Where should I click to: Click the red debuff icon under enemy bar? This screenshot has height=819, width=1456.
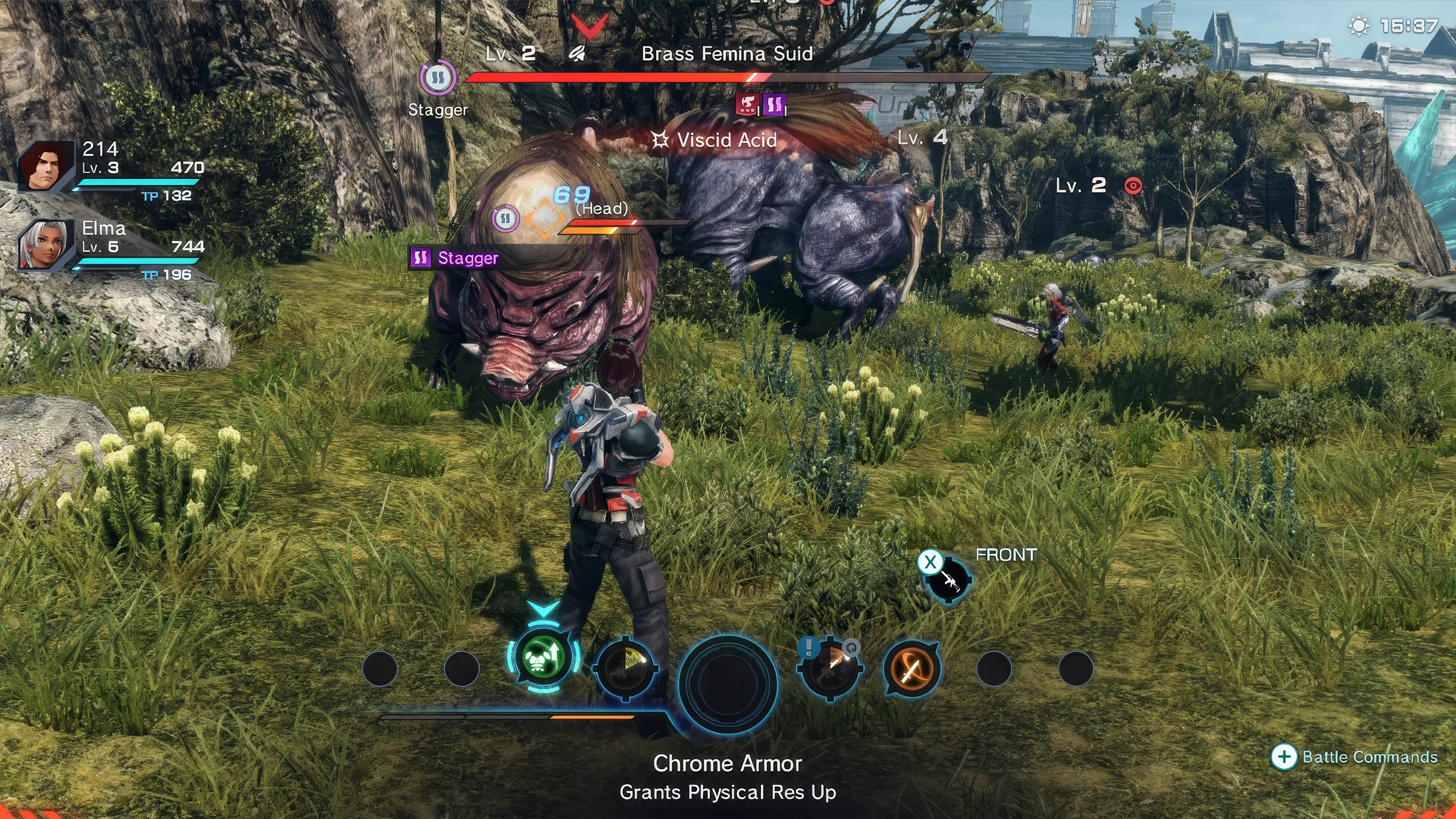coord(747,104)
